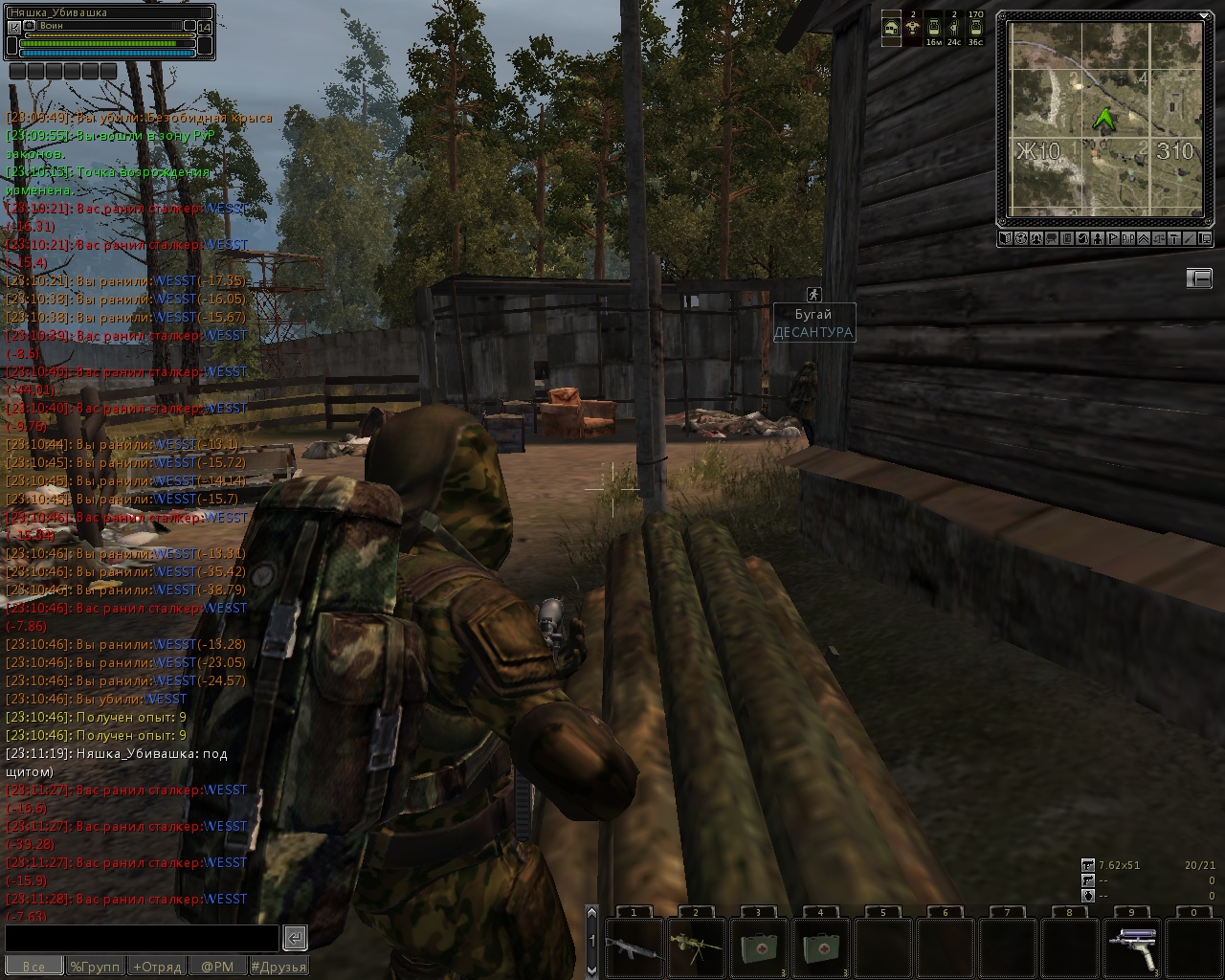Viewport: 1225px width, 980px height.
Task: Select the purple injector gun in hotbar slot 9
Action: (x=1132, y=947)
